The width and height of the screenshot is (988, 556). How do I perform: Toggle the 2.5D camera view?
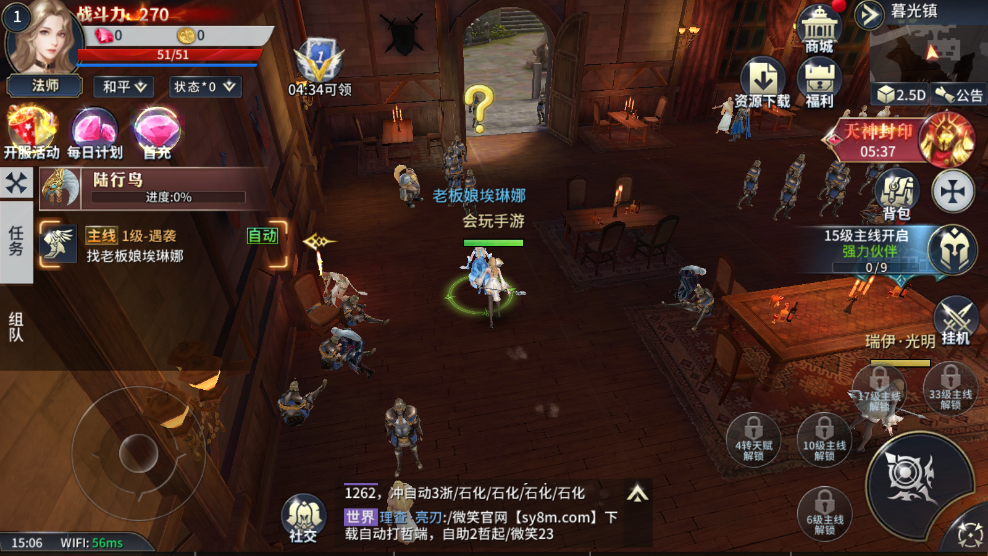point(899,94)
